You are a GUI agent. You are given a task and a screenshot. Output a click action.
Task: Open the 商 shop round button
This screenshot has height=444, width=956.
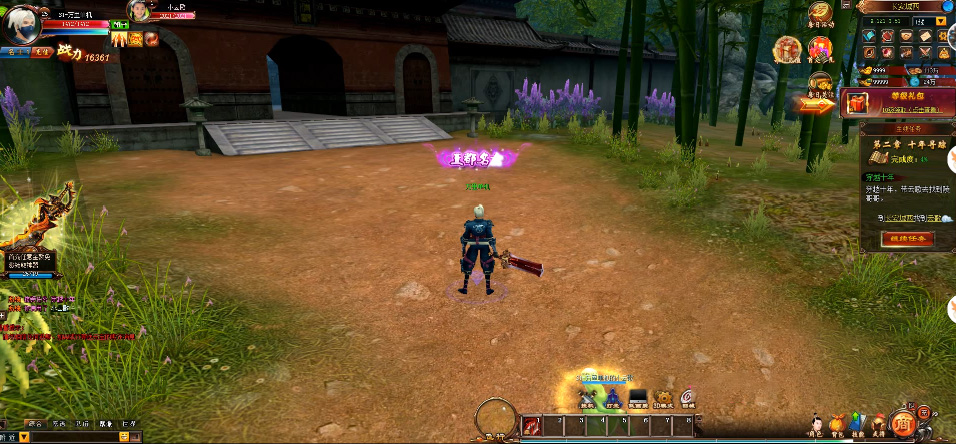pyautogui.click(x=903, y=423)
